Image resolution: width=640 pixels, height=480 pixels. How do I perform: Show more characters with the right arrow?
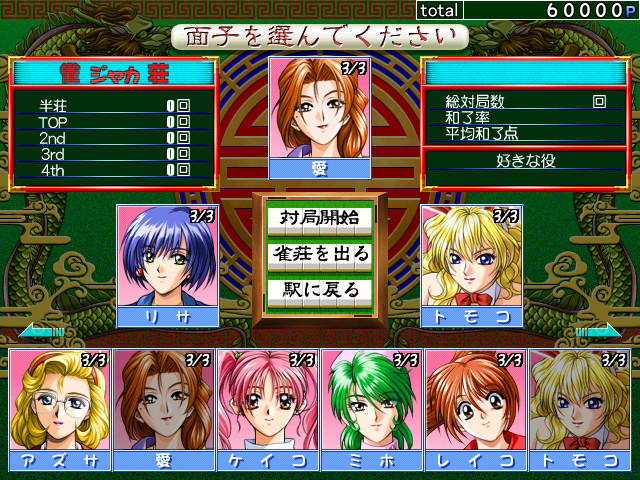(598, 331)
